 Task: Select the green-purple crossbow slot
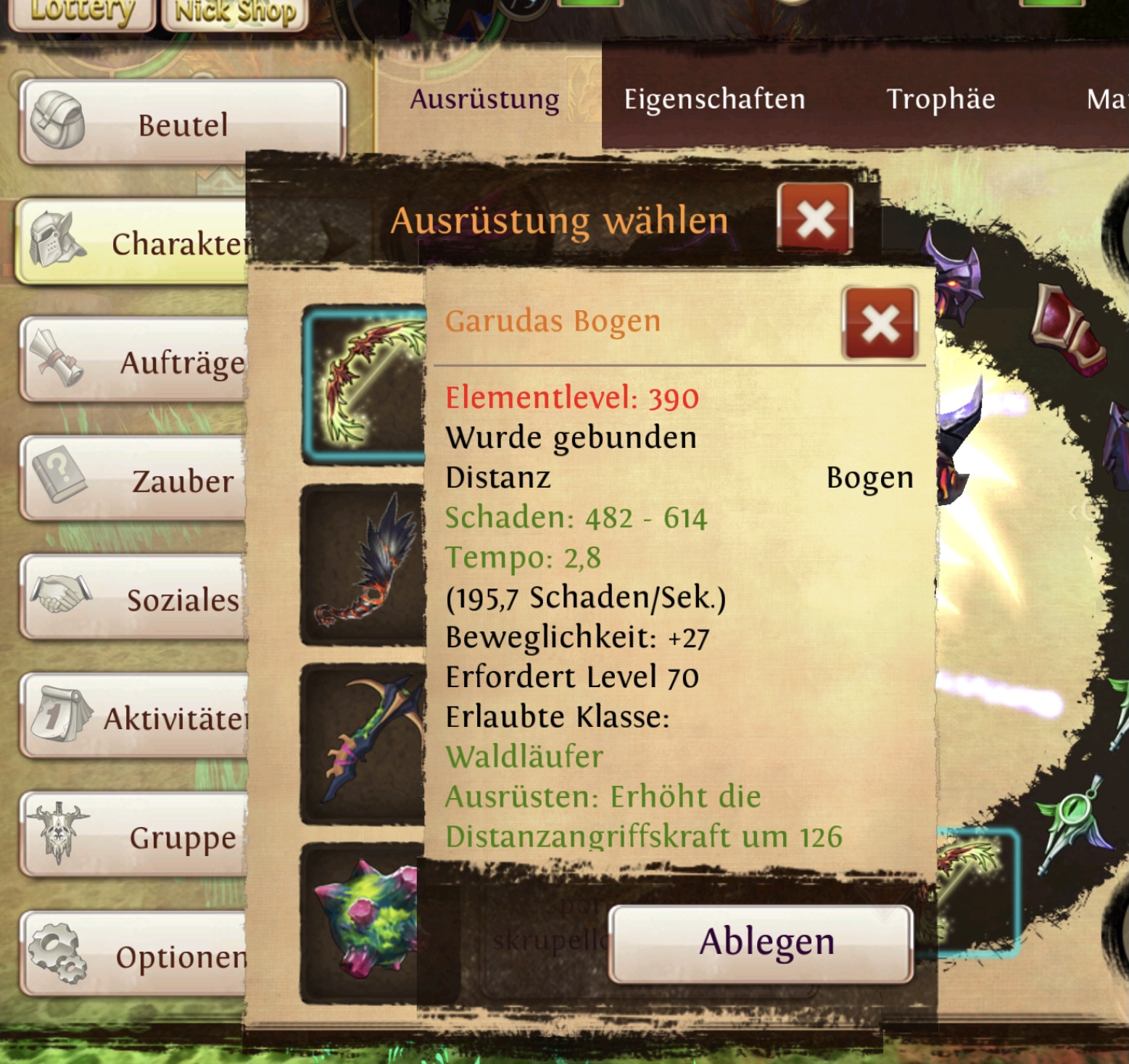point(364,743)
